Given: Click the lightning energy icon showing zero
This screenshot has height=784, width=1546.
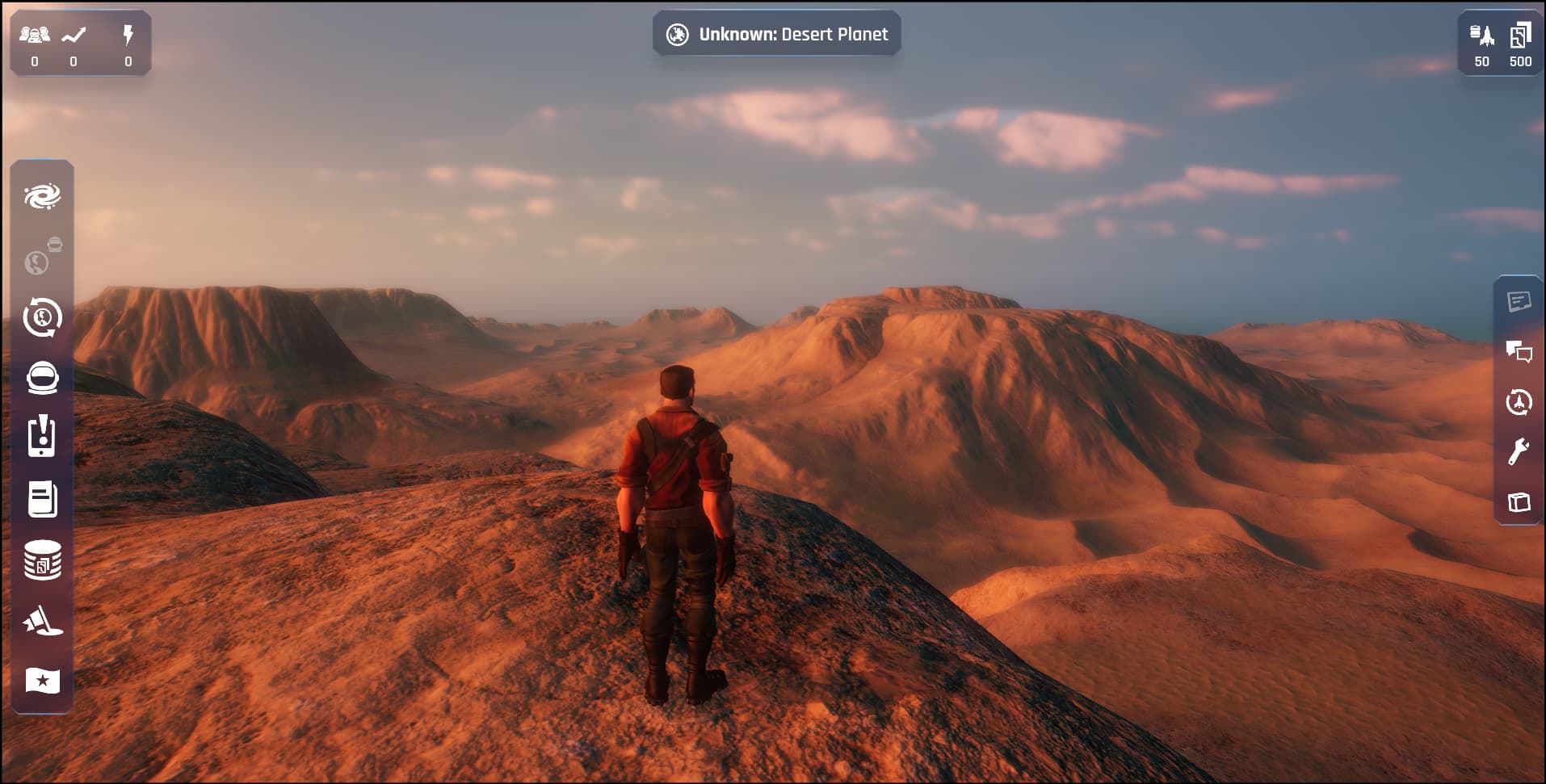Looking at the screenshot, I should click(x=129, y=33).
